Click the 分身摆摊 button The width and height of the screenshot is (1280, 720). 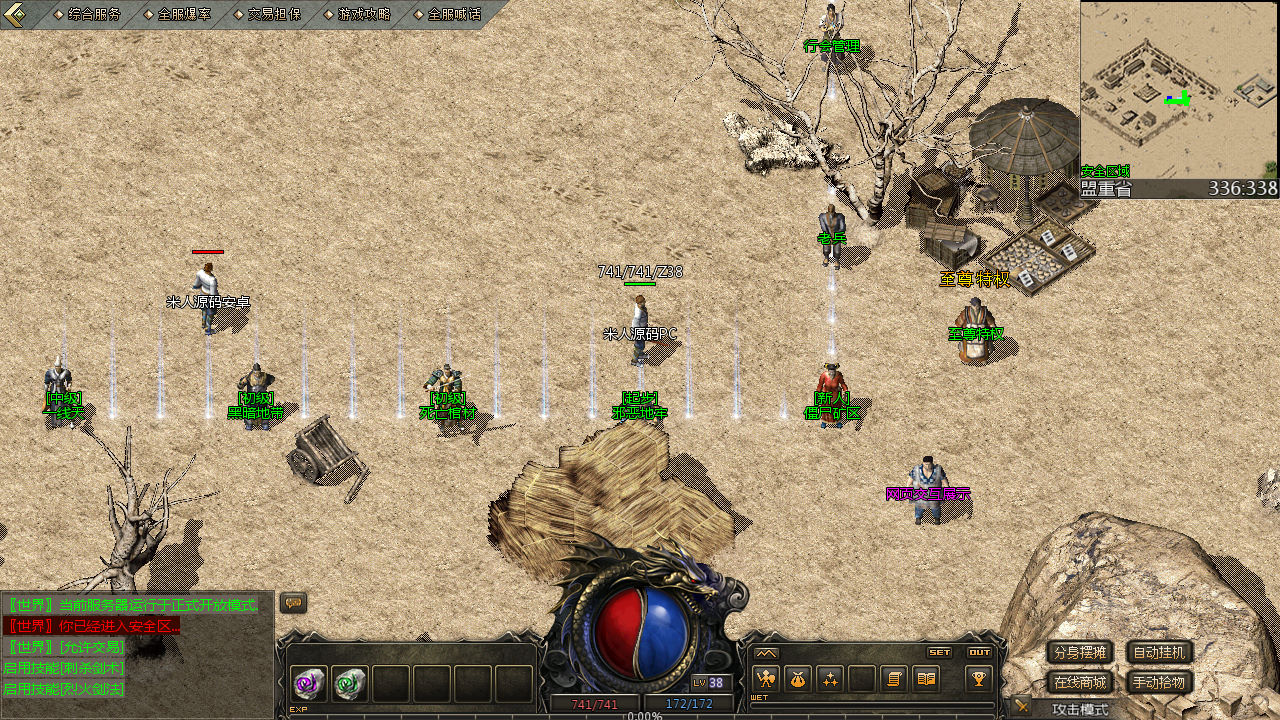point(1080,653)
